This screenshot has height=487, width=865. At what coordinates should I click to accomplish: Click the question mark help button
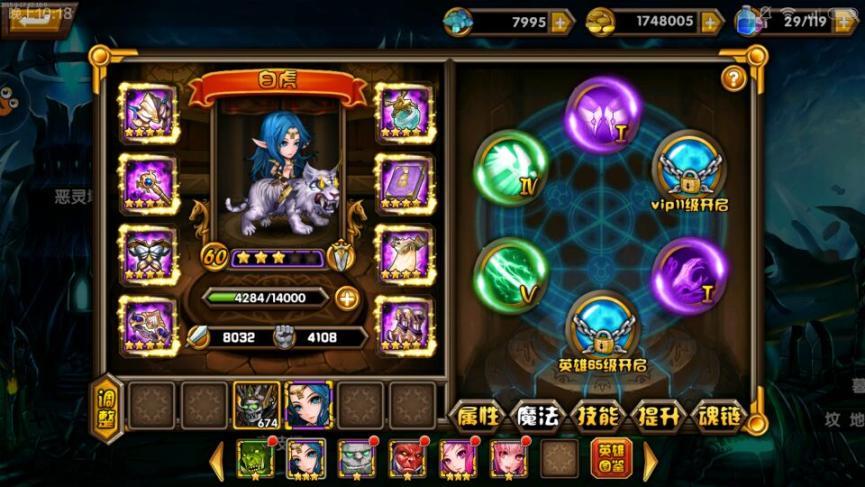[735, 78]
